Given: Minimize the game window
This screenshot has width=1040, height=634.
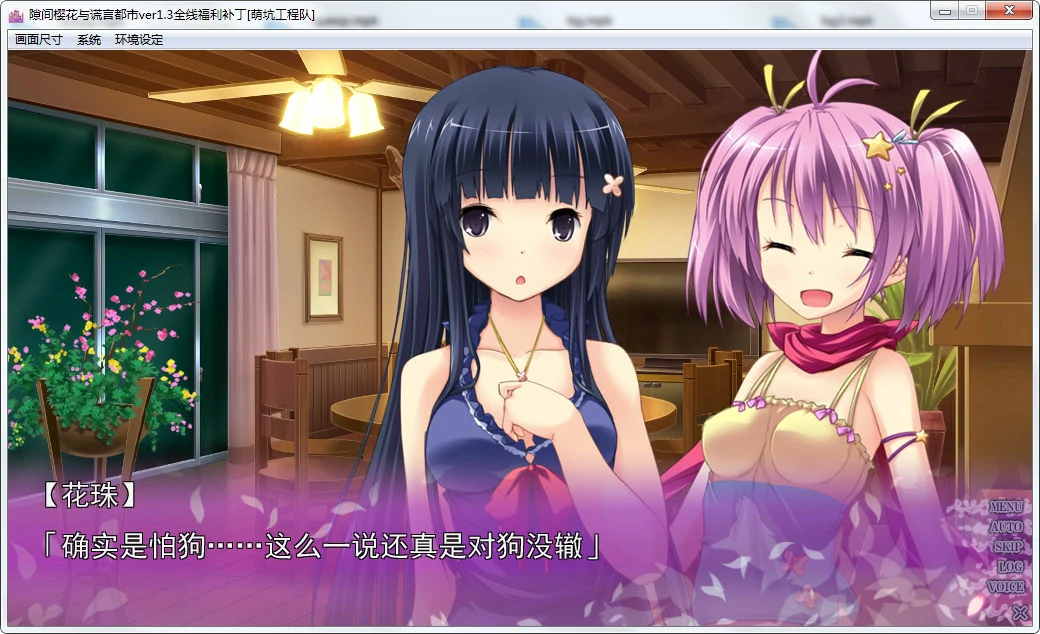Looking at the screenshot, I should [943, 10].
